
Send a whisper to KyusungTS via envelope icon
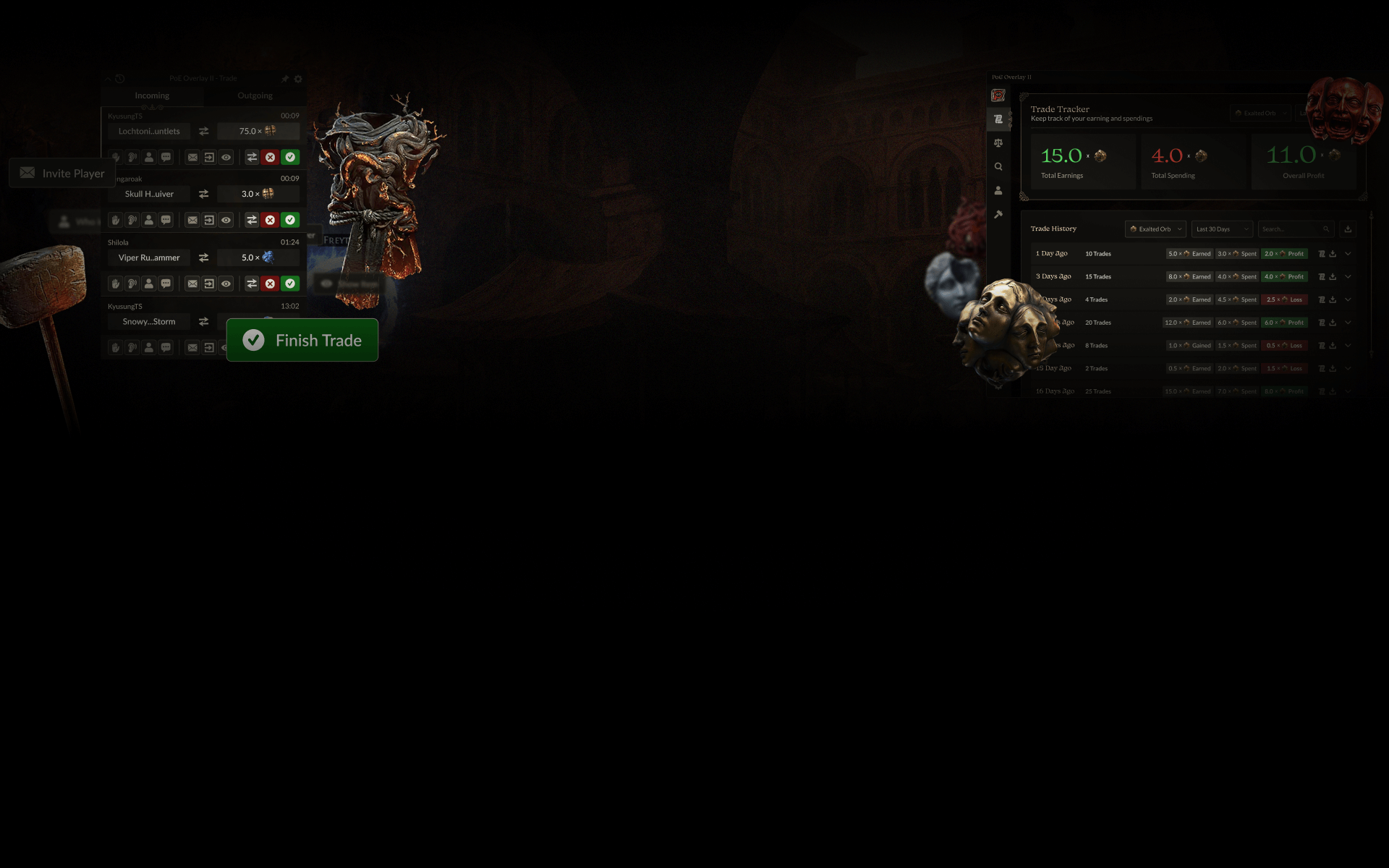coord(192,157)
